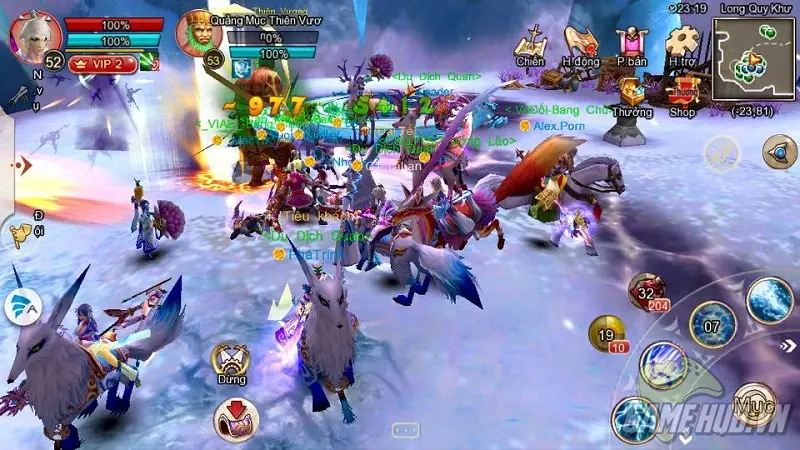
Task: Open the H.động activities scroll
Action: (x=580, y=44)
